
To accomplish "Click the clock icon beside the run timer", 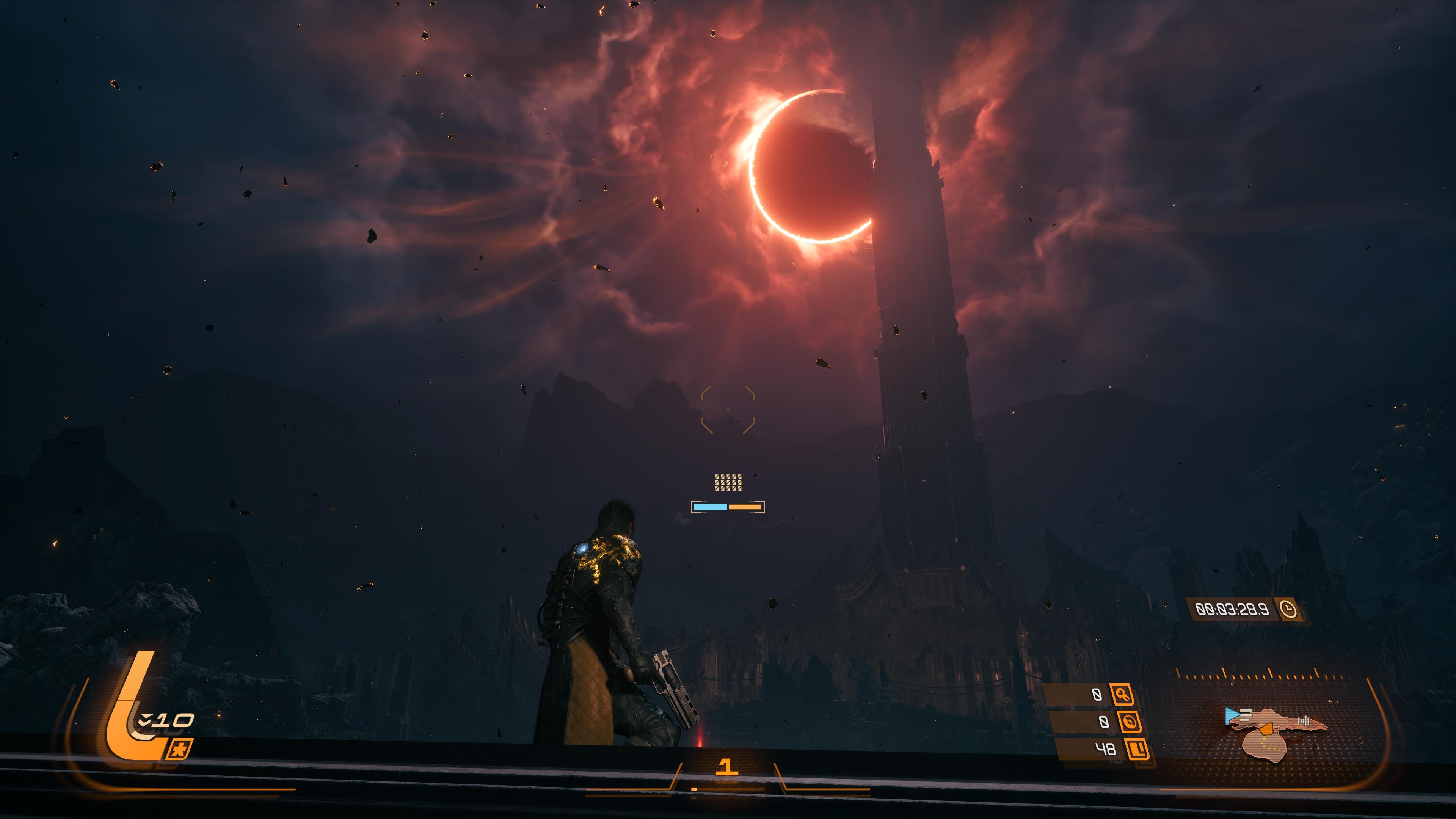I will (1289, 609).
